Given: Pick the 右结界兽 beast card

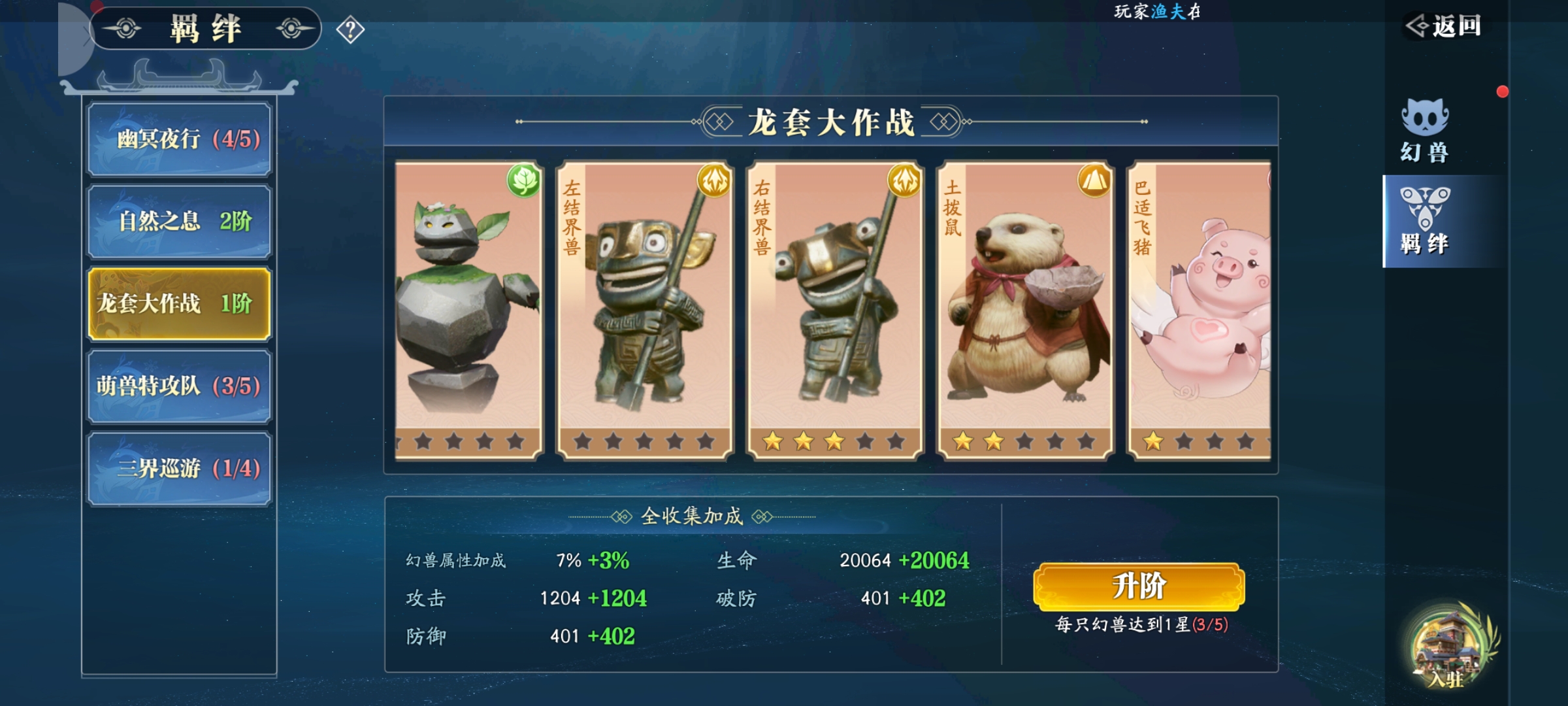Looking at the screenshot, I should point(835,311).
